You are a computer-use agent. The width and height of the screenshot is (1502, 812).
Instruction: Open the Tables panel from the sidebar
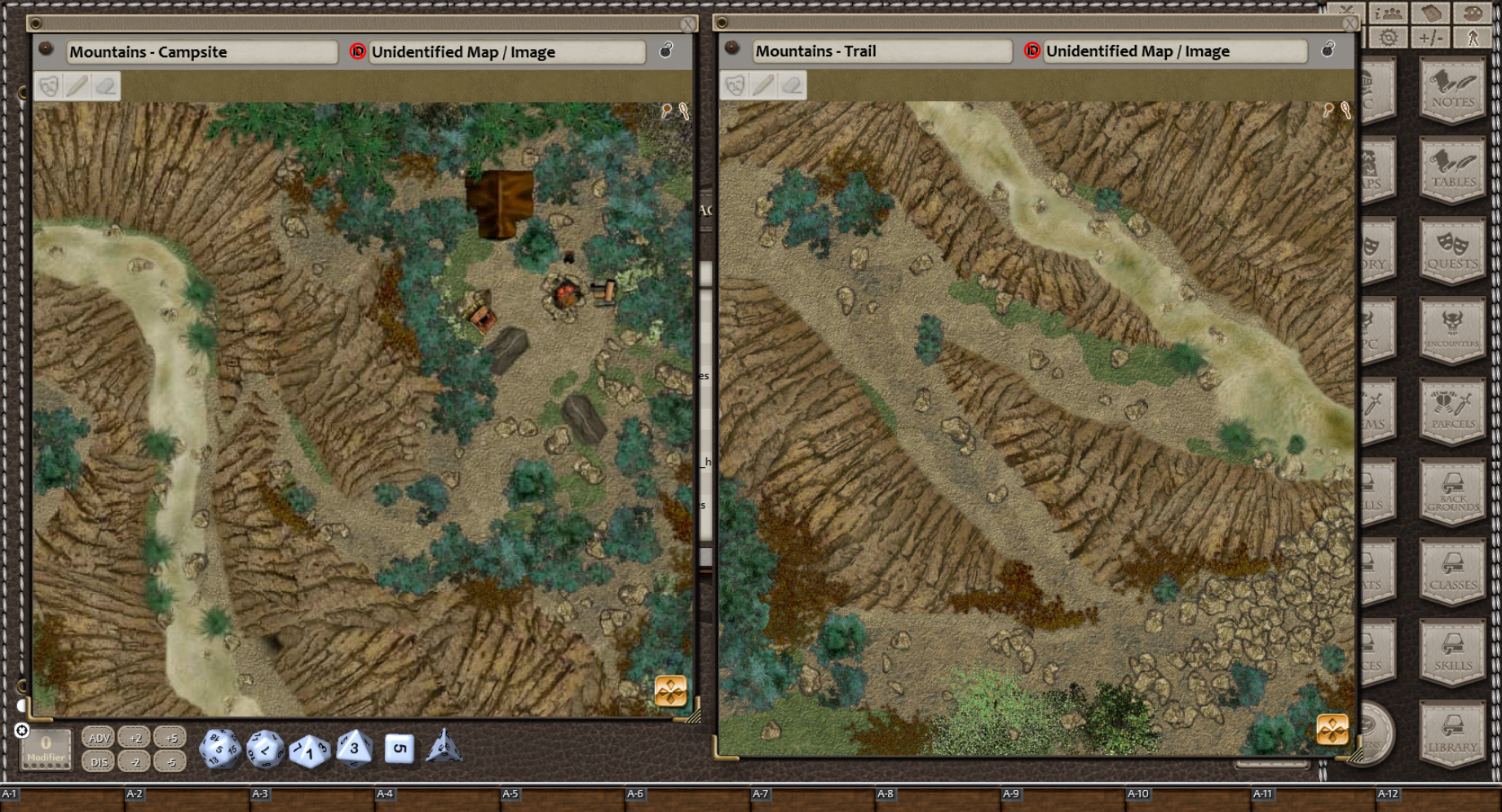[x=1452, y=169]
